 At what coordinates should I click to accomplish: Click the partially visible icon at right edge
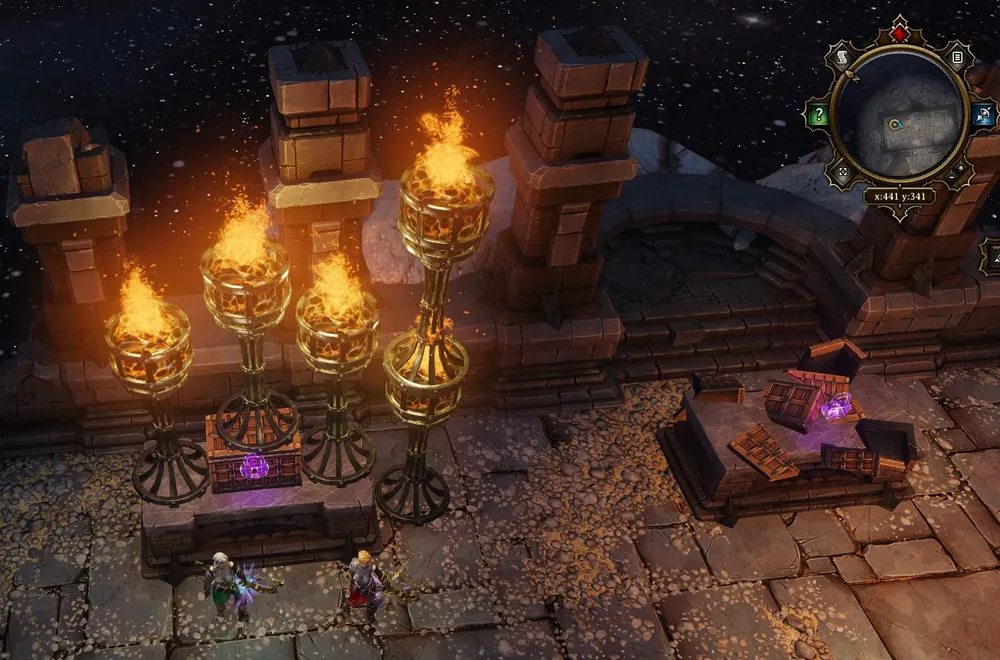991,256
